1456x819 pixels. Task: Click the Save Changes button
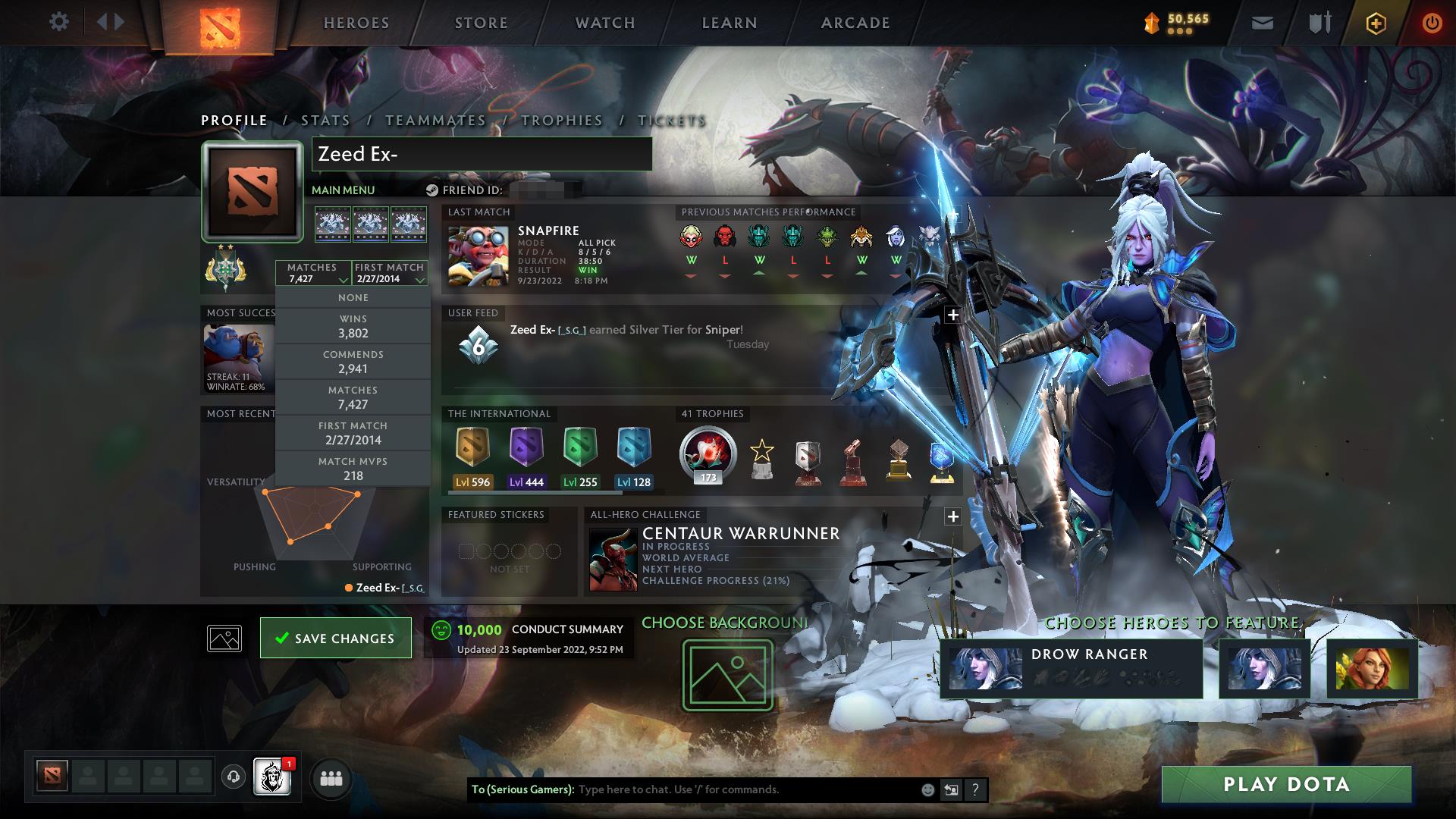(x=335, y=638)
